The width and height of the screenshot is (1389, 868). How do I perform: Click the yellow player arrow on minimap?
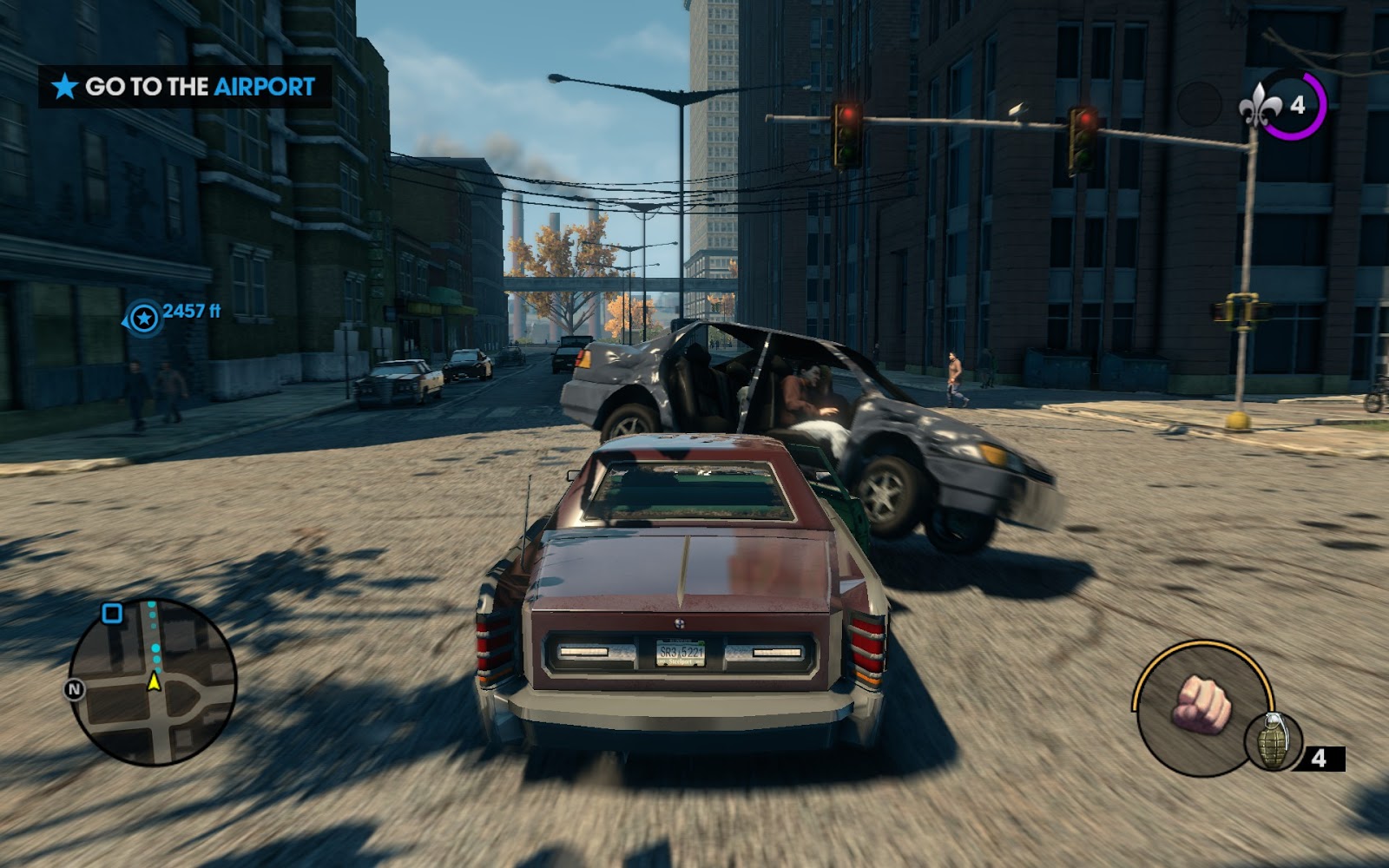tap(156, 681)
